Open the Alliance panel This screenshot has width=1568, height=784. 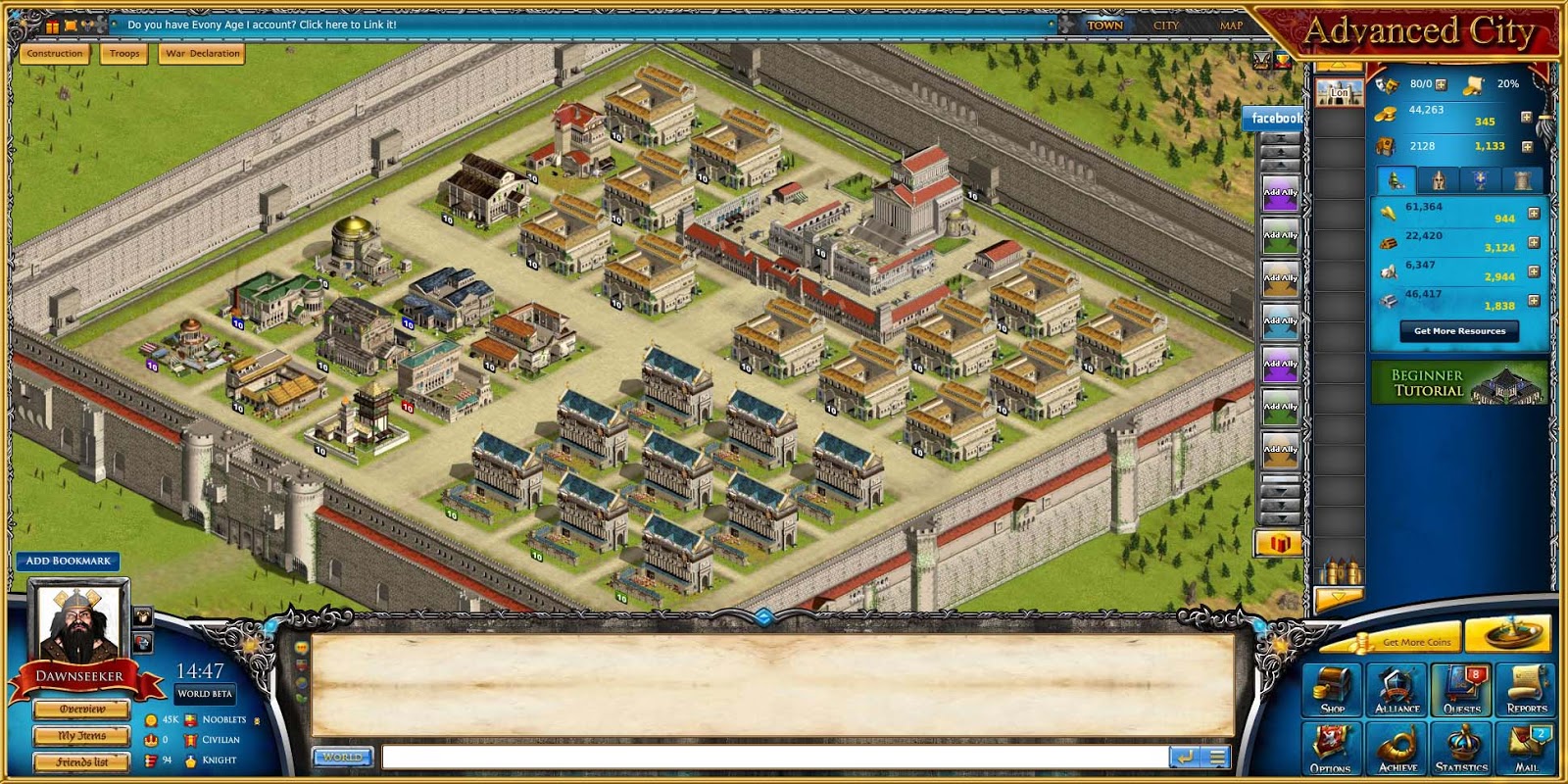tap(1396, 689)
